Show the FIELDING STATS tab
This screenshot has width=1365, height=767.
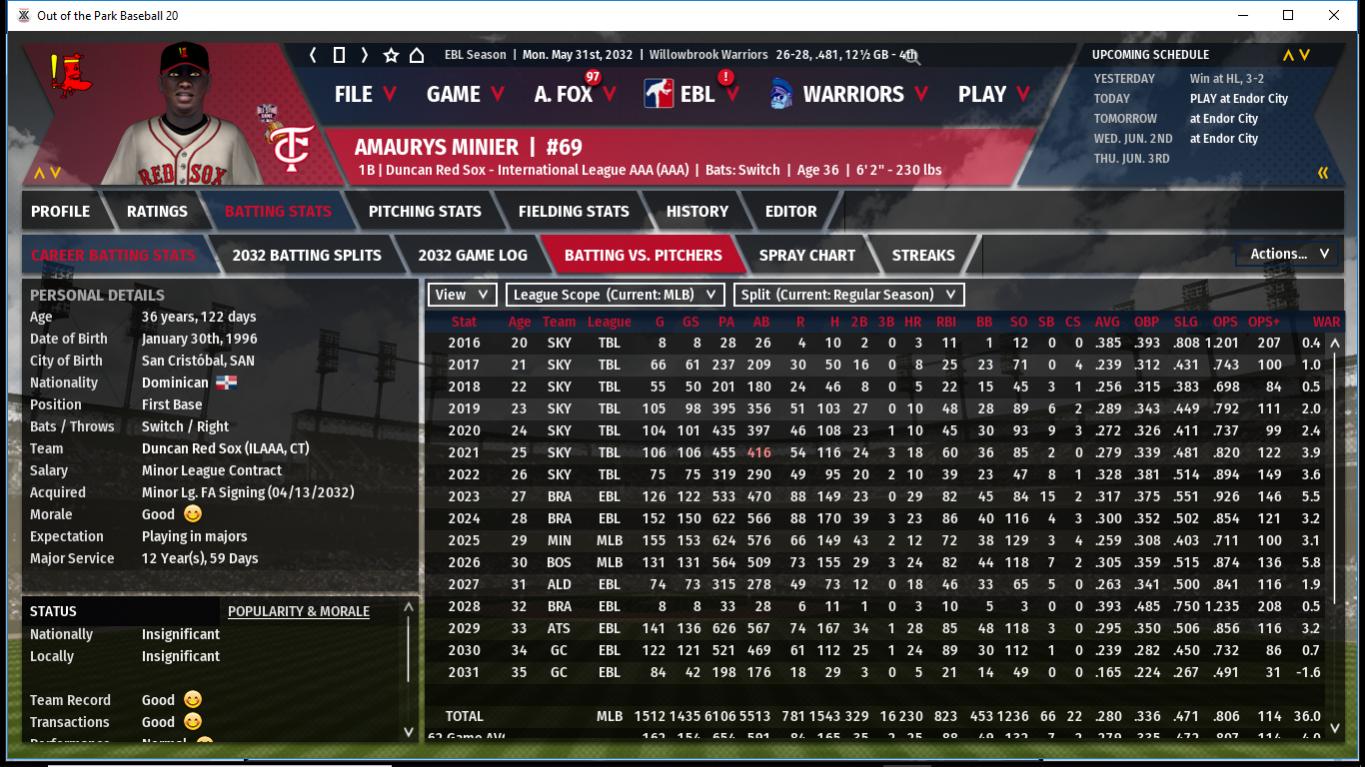(573, 211)
